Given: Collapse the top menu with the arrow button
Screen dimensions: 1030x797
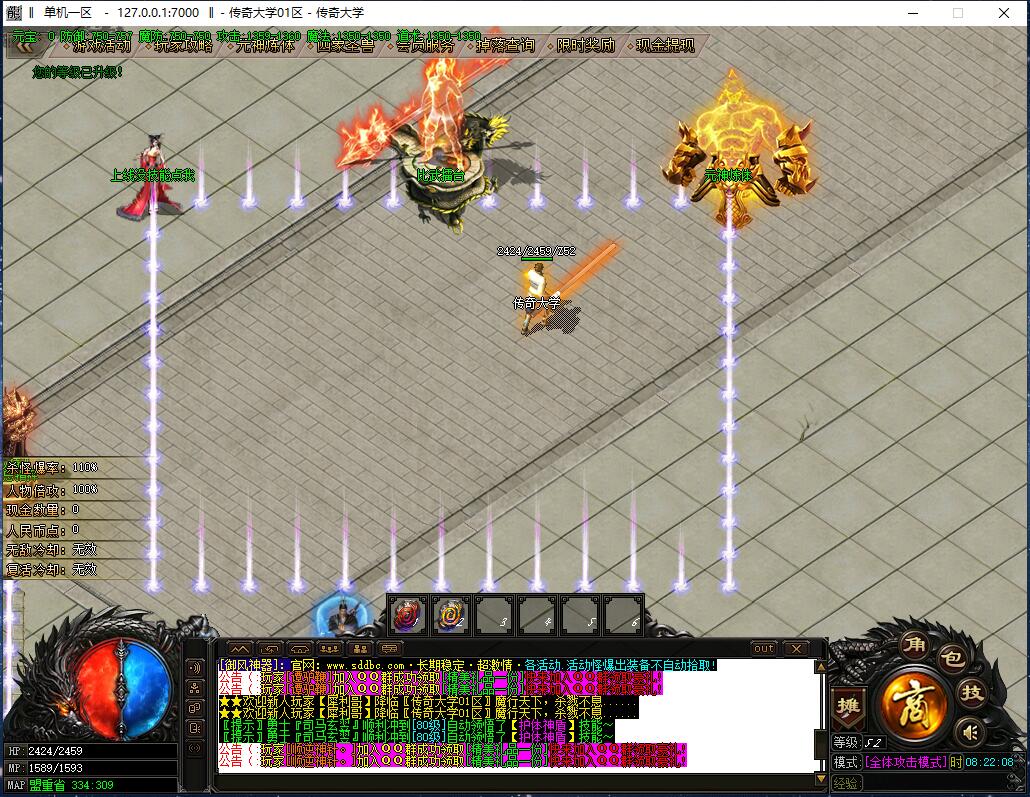Looking at the screenshot, I should pyautogui.click(x=25, y=45).
